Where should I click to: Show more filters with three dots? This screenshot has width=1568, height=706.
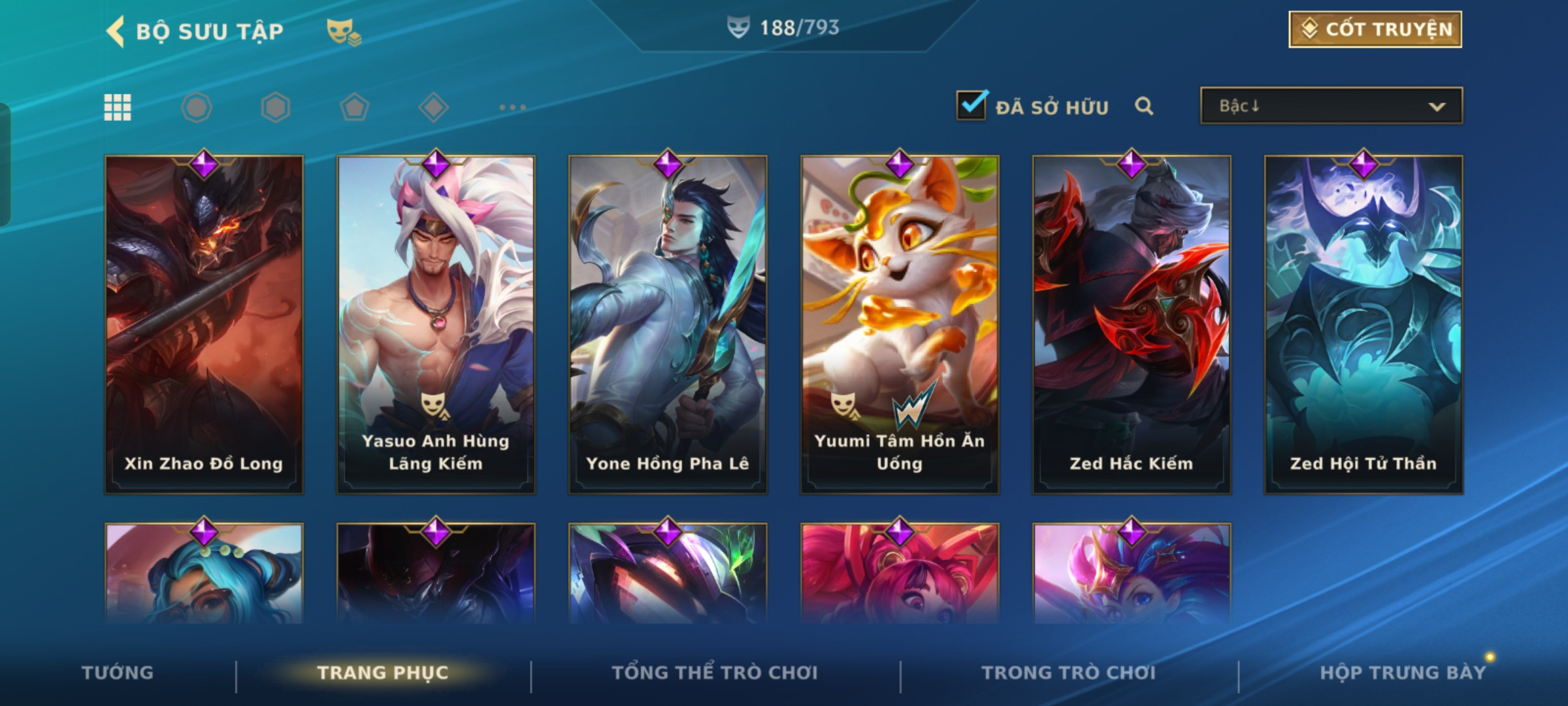click(x=512, y=107)
